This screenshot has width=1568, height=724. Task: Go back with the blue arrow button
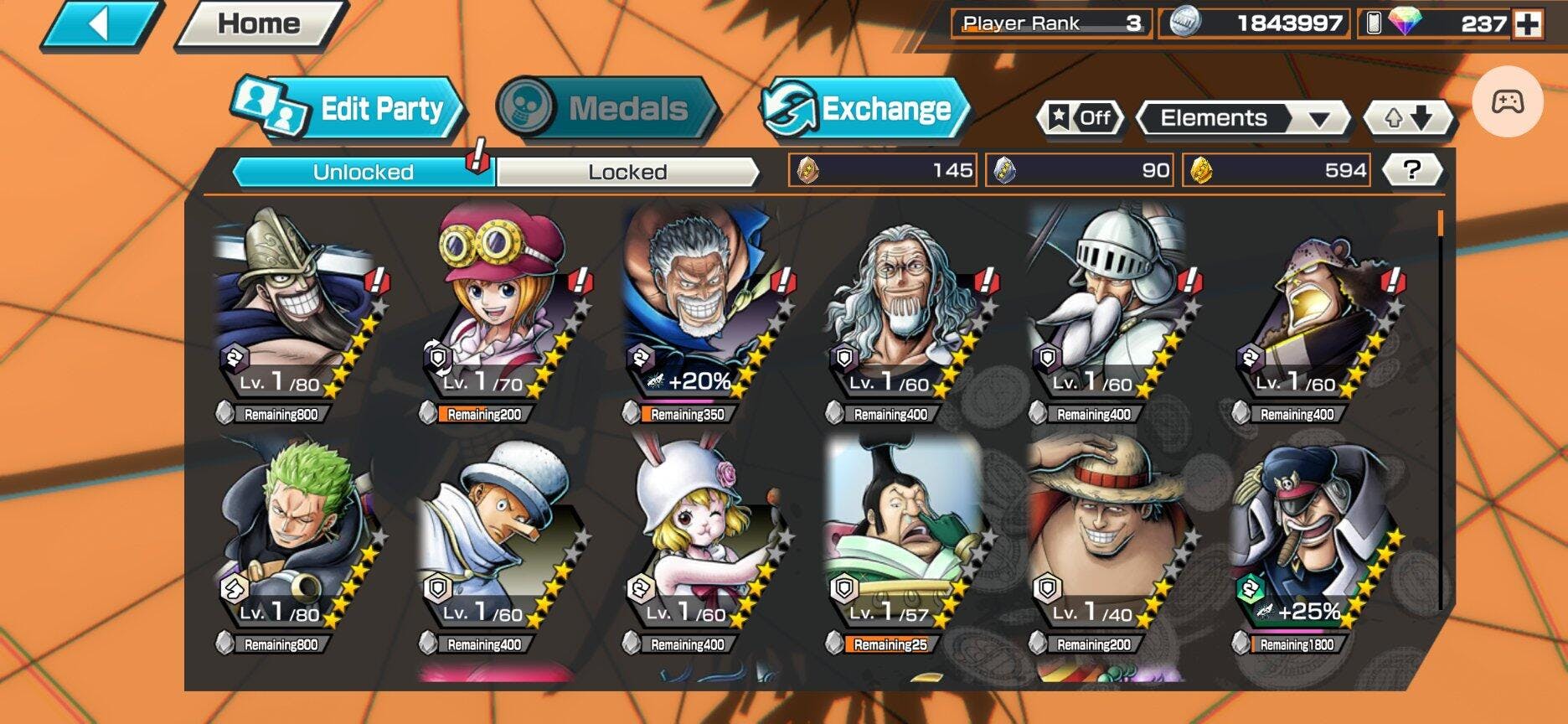(101, 24)
